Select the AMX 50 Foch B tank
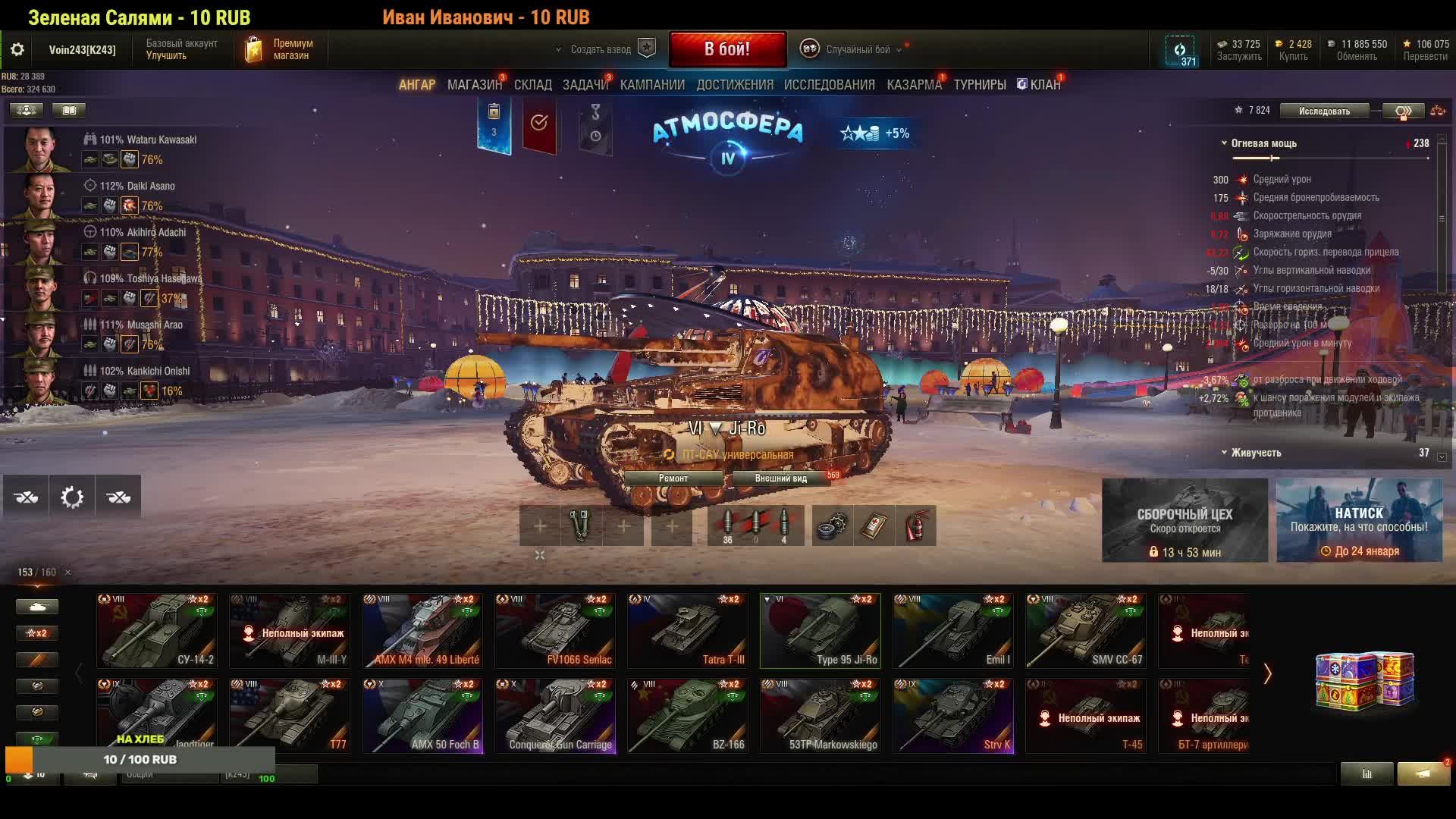The width and height of the screenshot is (1456, 819). click(x=422, y=715)
